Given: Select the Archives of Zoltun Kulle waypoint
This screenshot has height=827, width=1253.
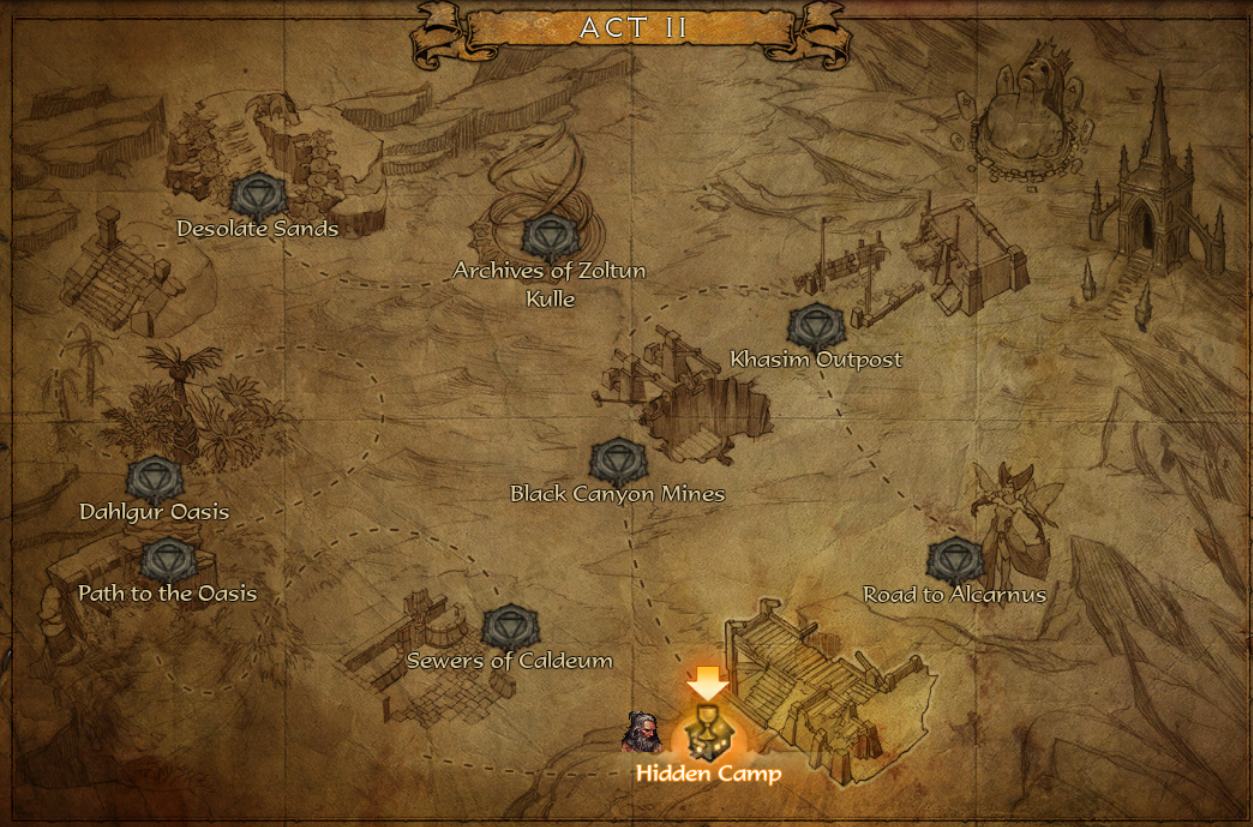Looking at the screenshot, I should tap(550, 238).
